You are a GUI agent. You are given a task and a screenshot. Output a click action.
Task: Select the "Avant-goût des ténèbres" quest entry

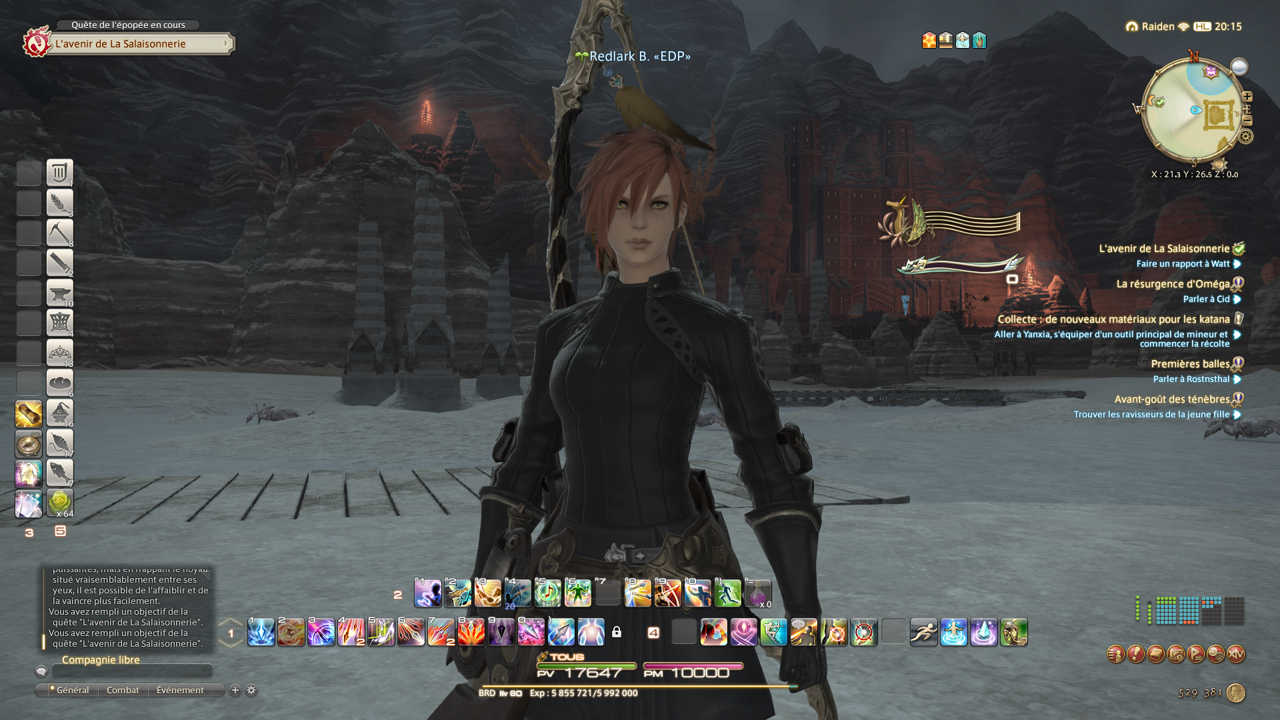click(x=1172, y=399)
